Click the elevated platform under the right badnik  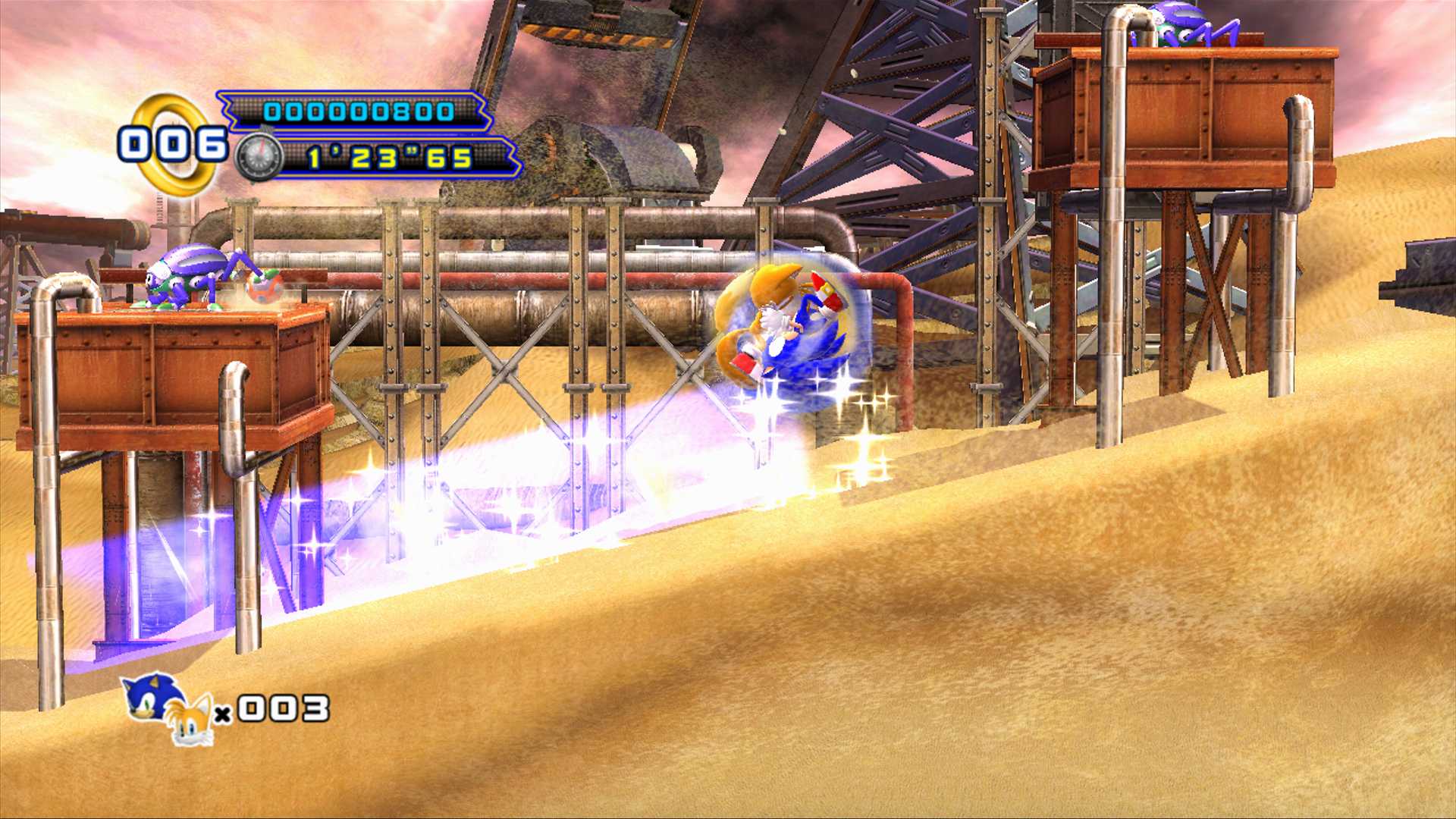pyautogui.click(x=1198, y=114)
